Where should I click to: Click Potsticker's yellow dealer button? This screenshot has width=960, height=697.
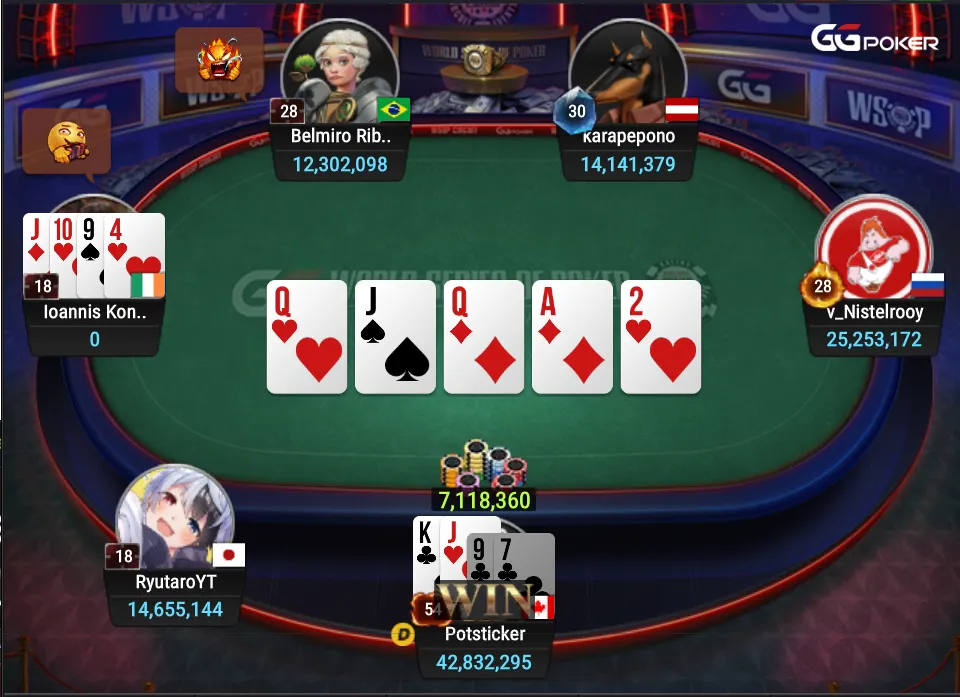pyautogui.click(x=405, y=634)
